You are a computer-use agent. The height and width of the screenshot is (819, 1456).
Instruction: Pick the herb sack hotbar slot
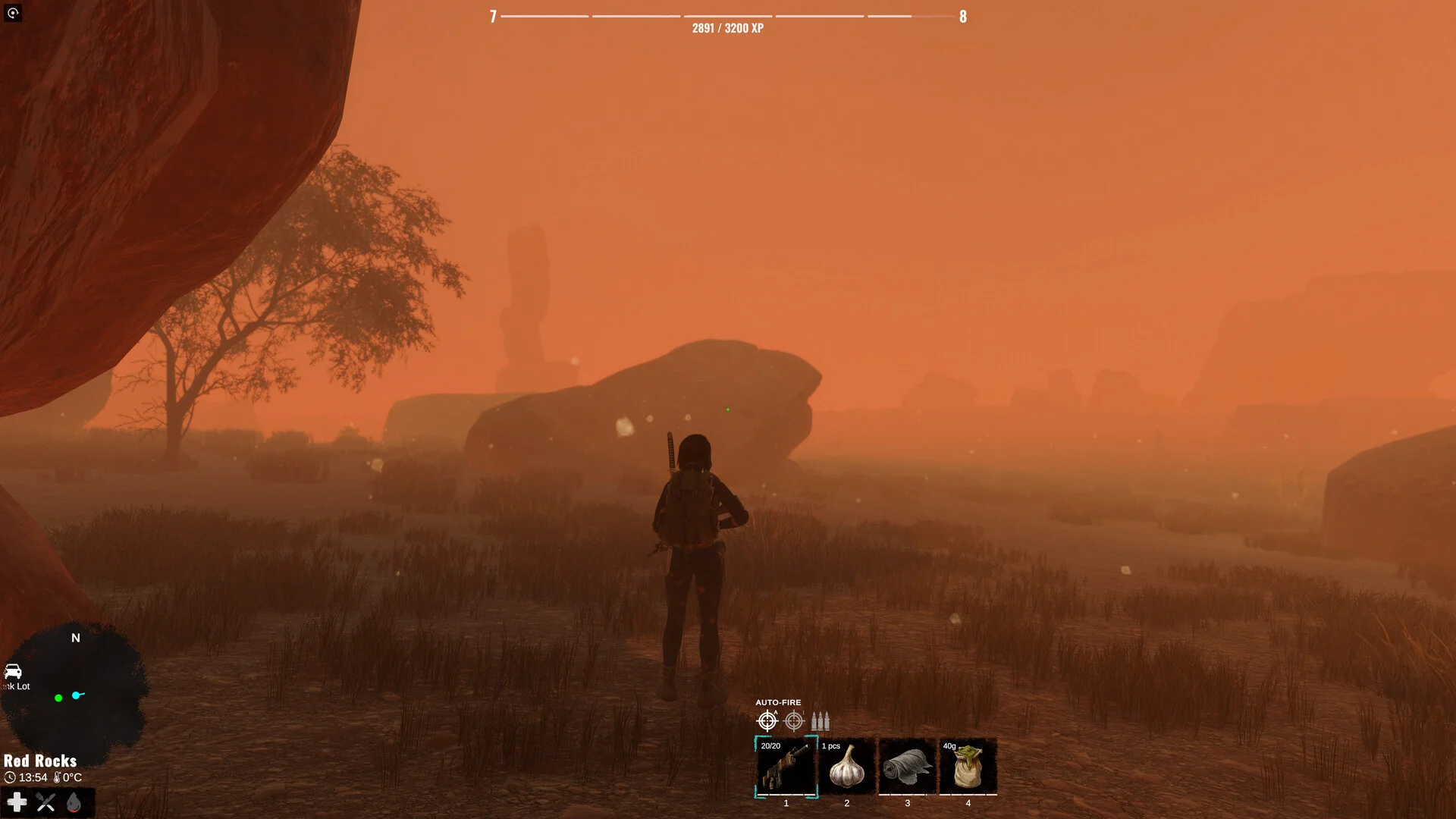(968, 767)
